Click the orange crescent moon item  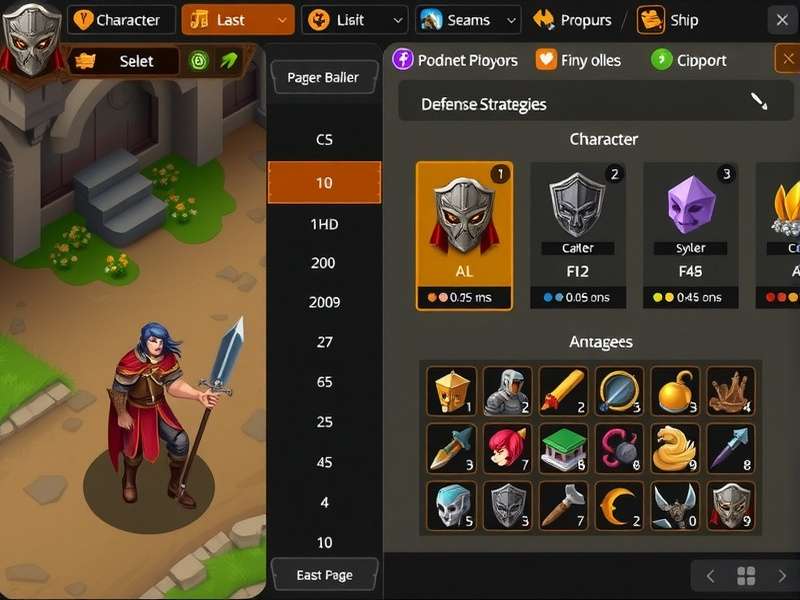619,505
